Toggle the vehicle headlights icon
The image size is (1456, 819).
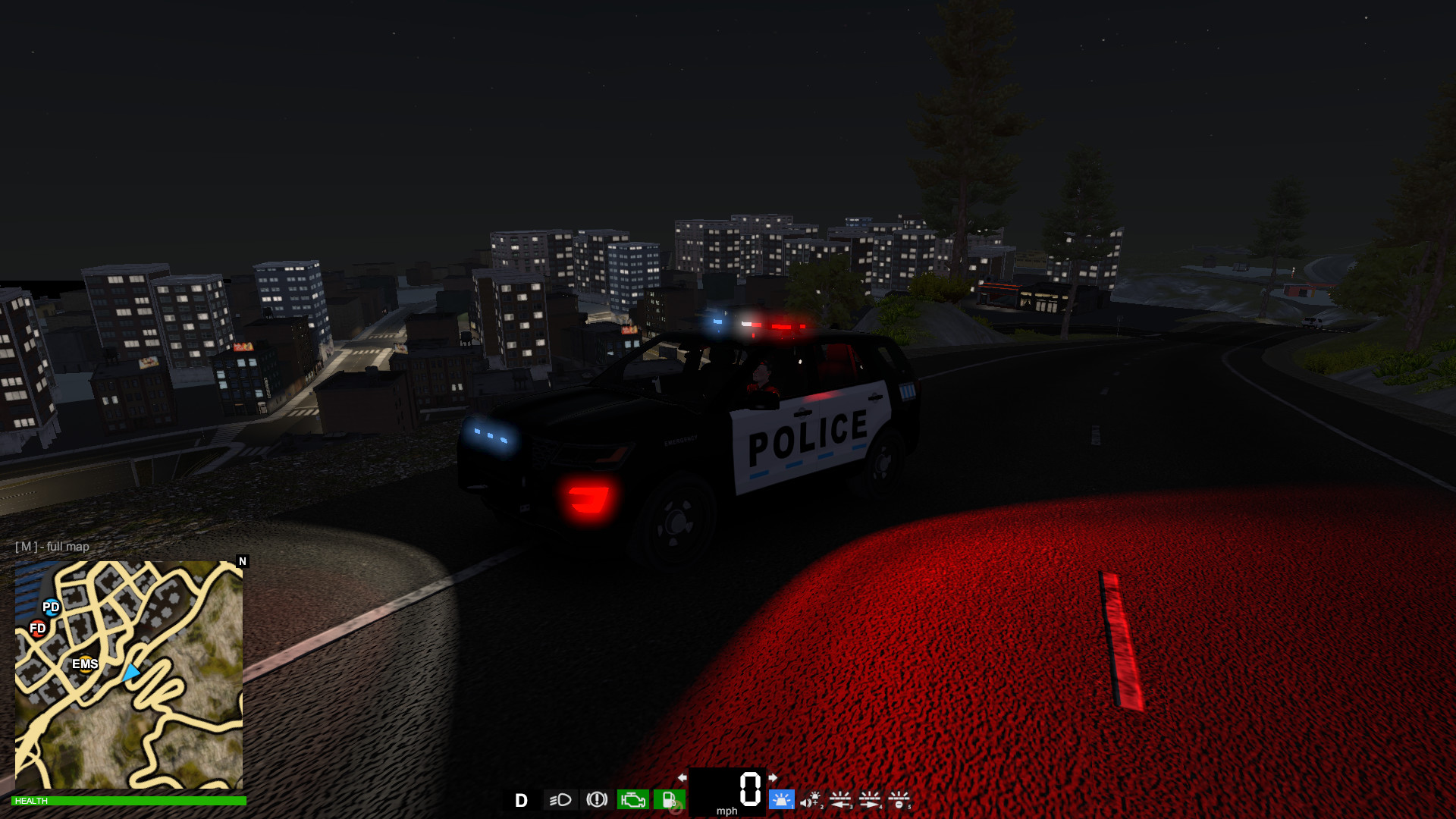(x=560, y=800)
